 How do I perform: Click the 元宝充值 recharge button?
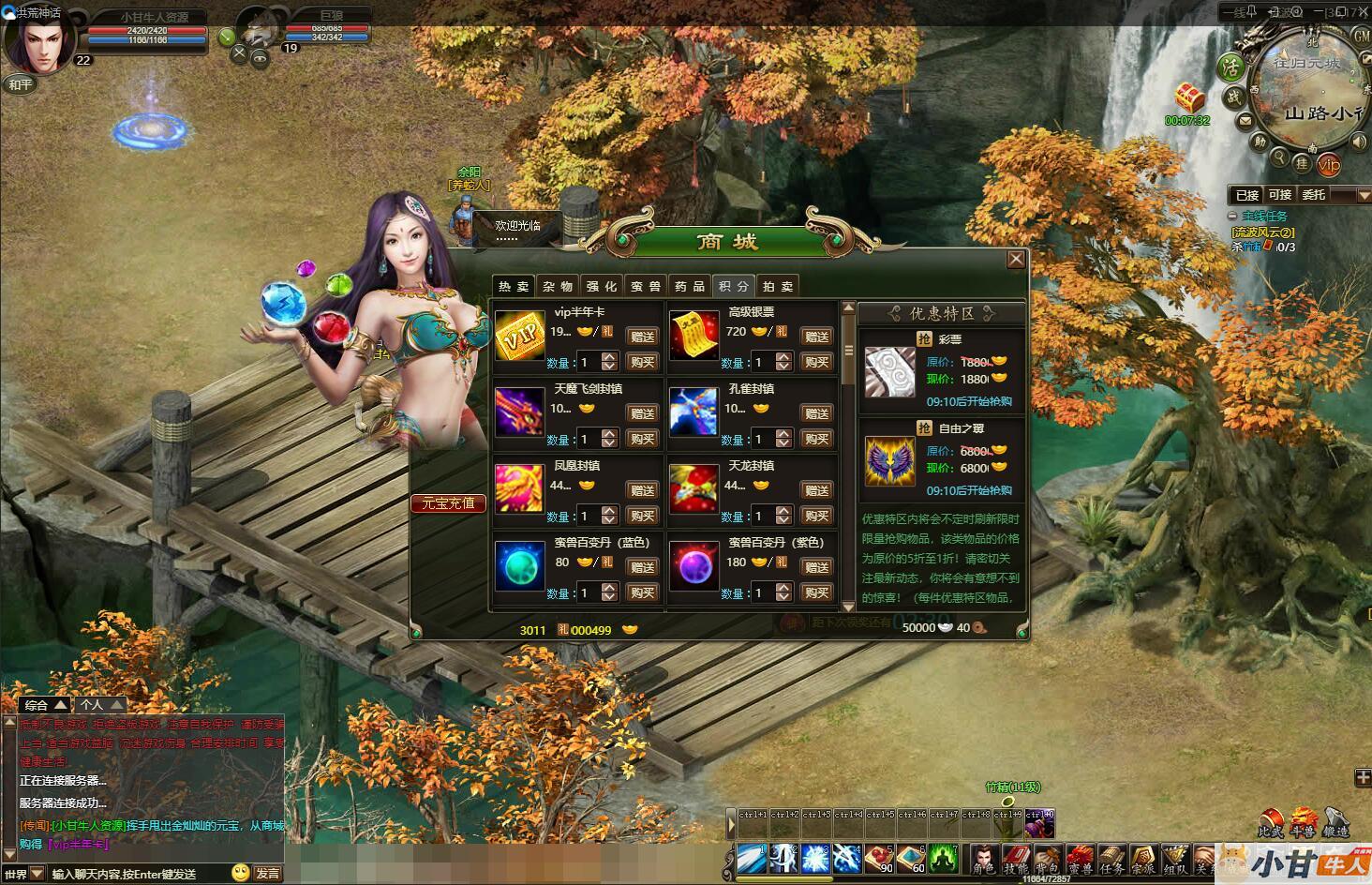click(x=448, y=503)
